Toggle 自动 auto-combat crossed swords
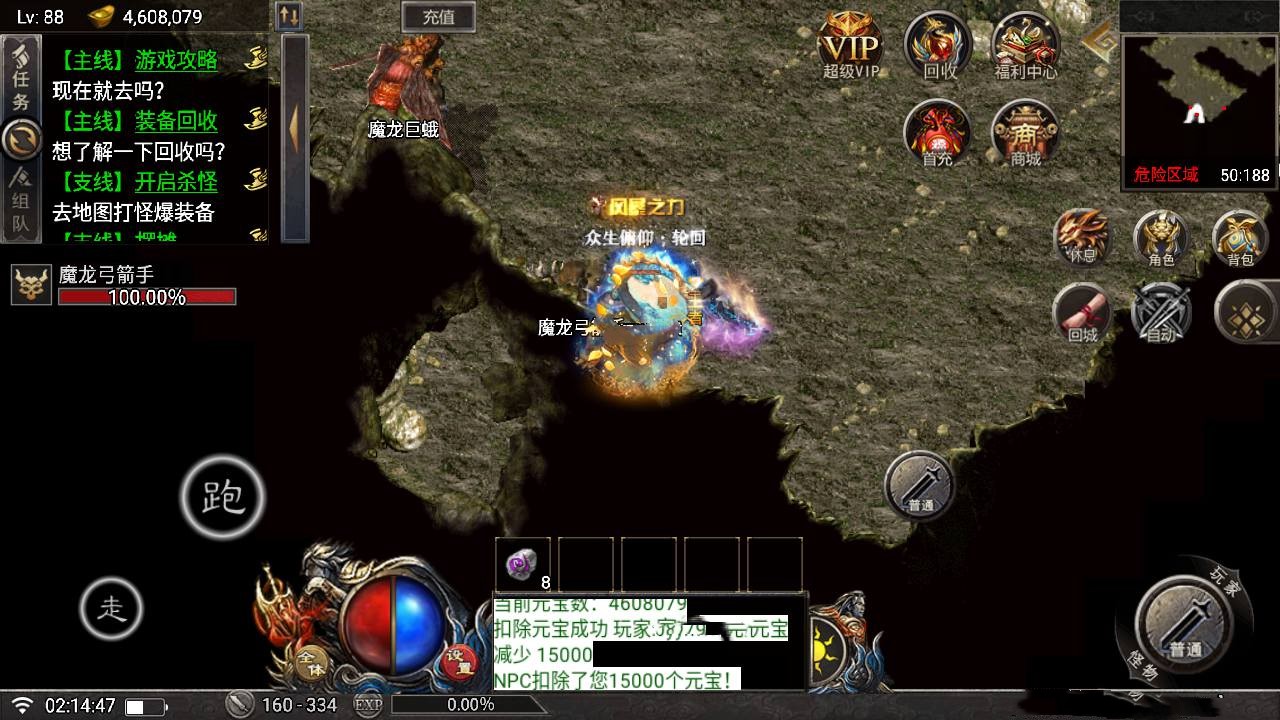 point(1161,313)
